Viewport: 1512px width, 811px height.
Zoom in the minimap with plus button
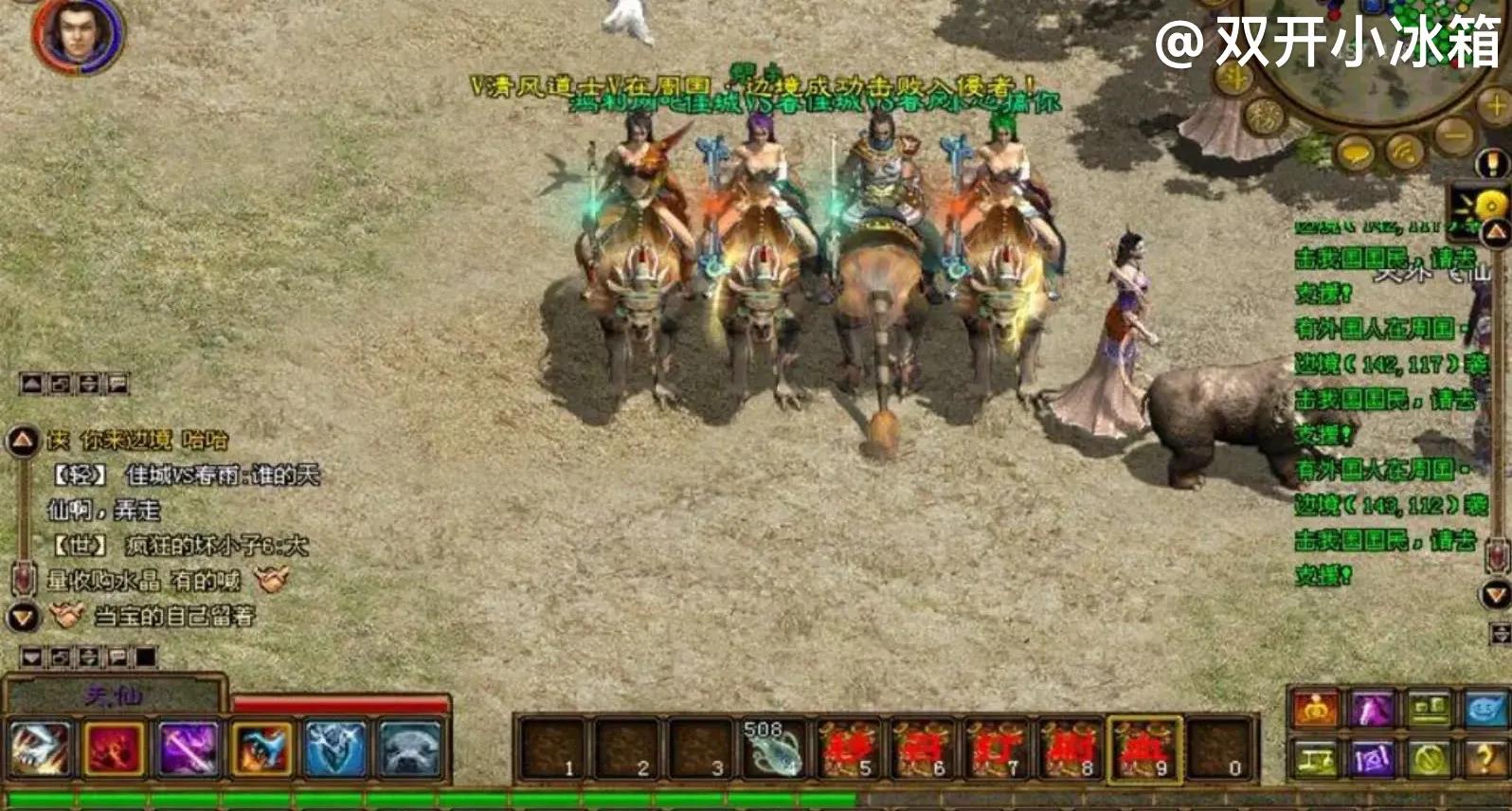point(1497,107)
